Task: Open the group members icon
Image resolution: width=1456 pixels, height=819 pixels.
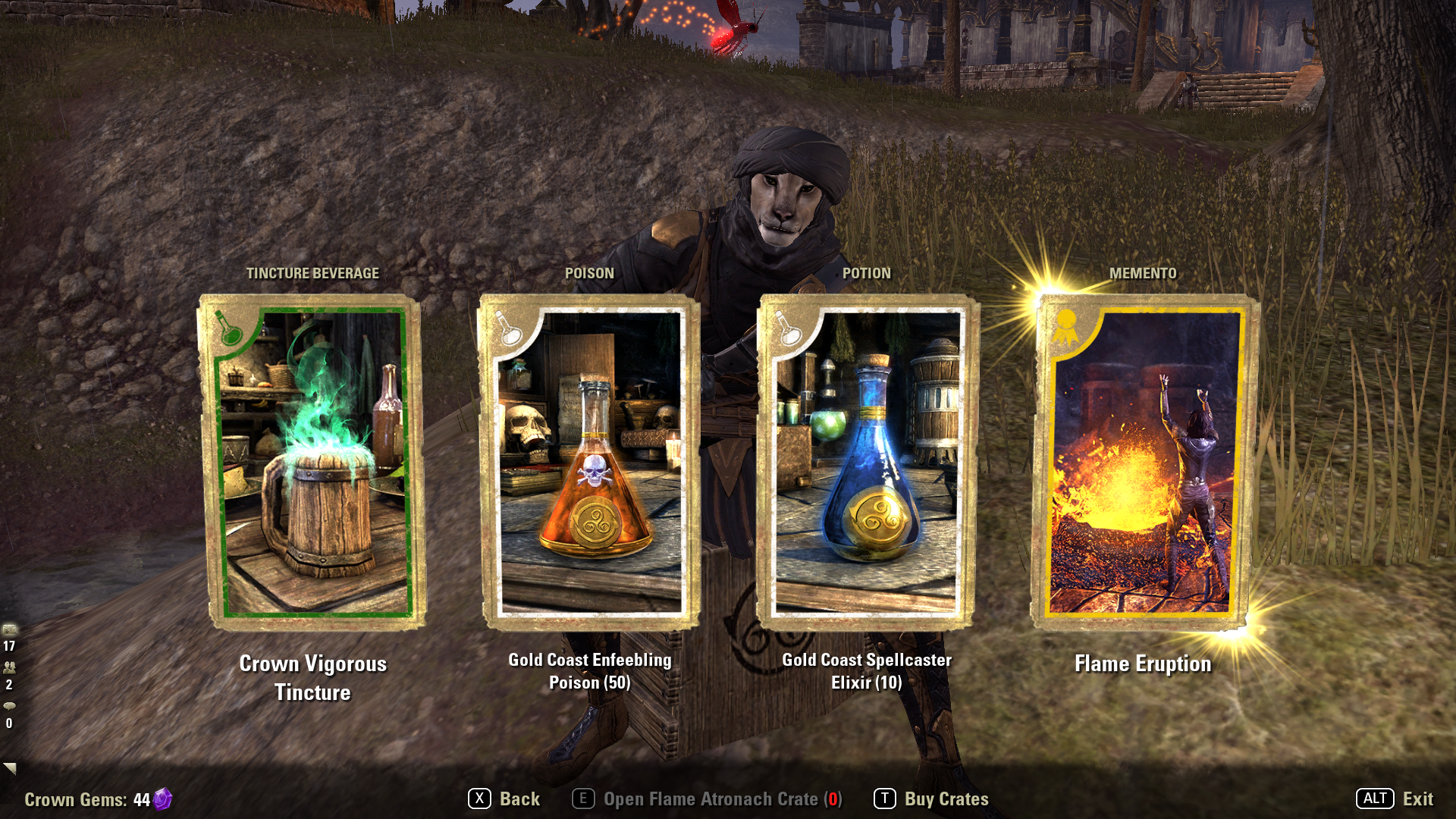Action: (10, 667)
